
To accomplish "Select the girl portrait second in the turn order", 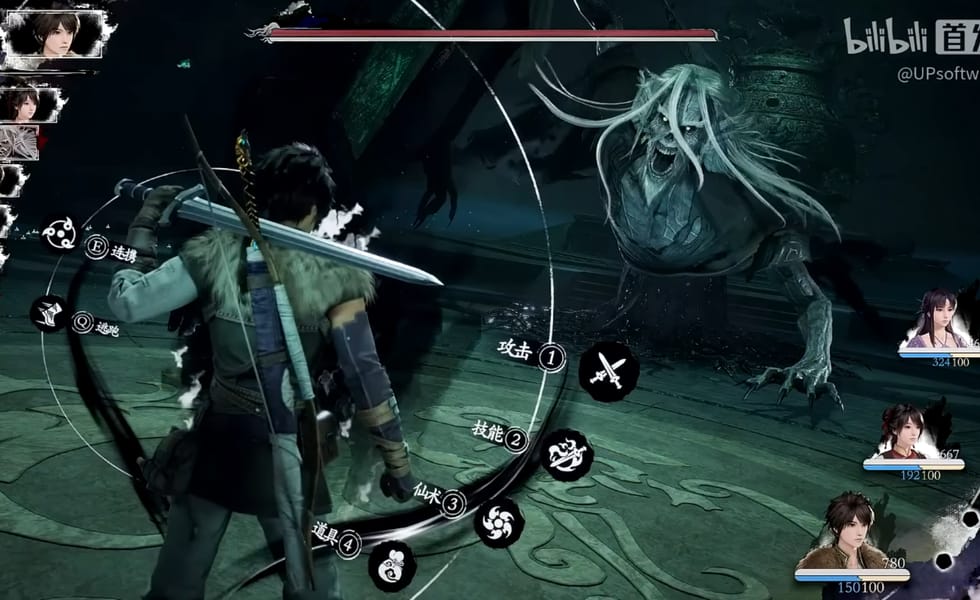I will (25, 101).
